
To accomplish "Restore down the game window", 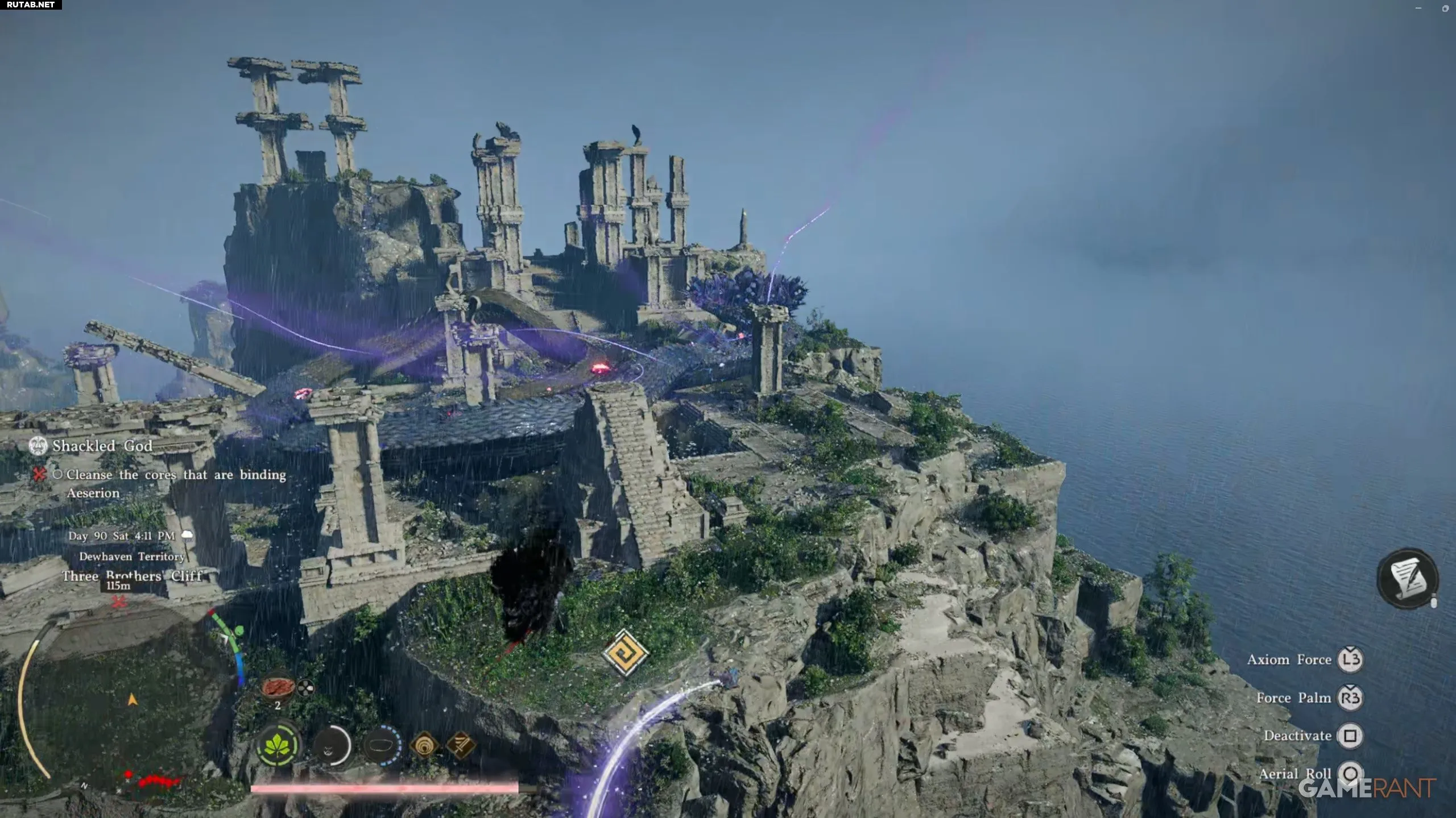I will click(1445, 8).
